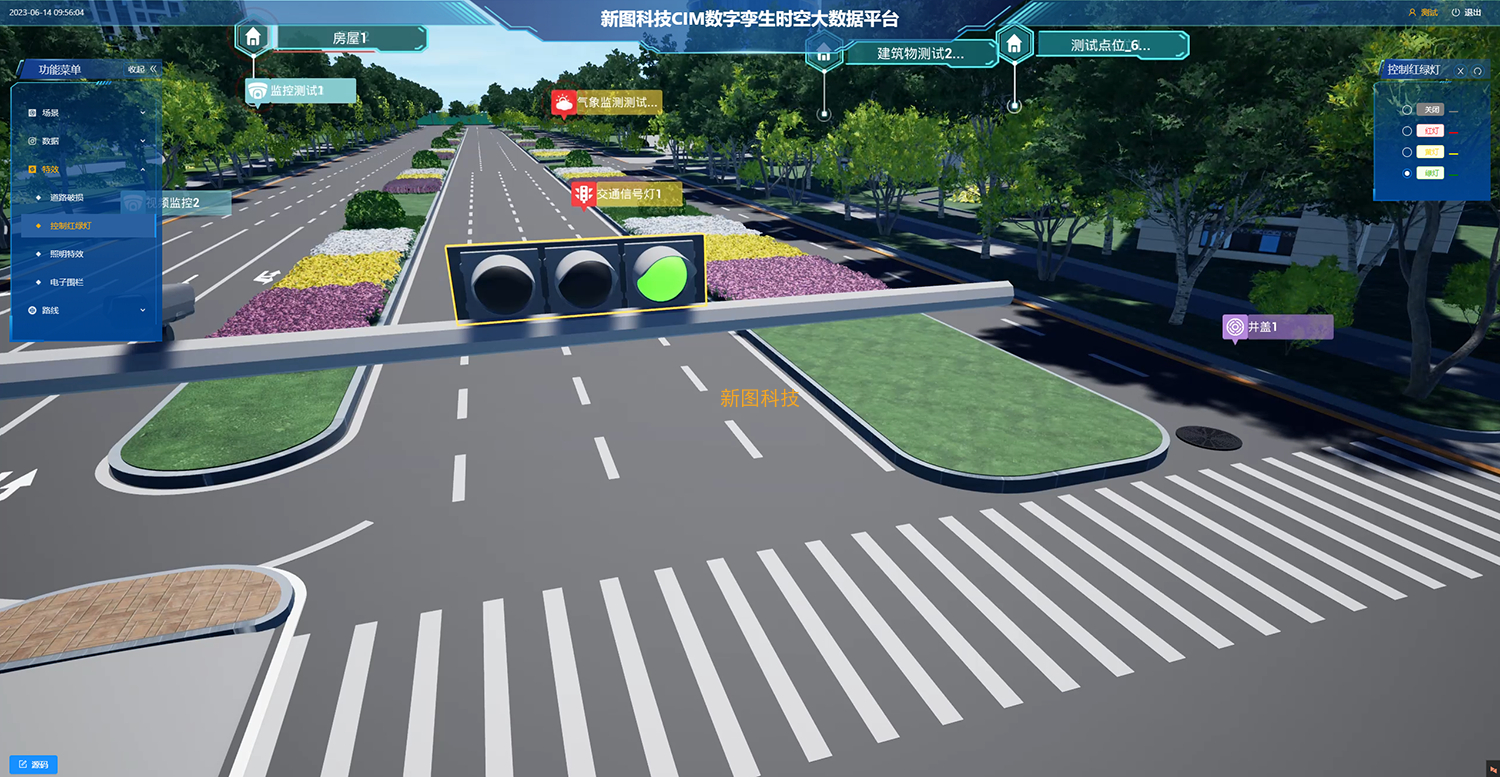Switch the traffic light to 黄灯
This screenshot has width=1500, height=777.
(1408, 152)
